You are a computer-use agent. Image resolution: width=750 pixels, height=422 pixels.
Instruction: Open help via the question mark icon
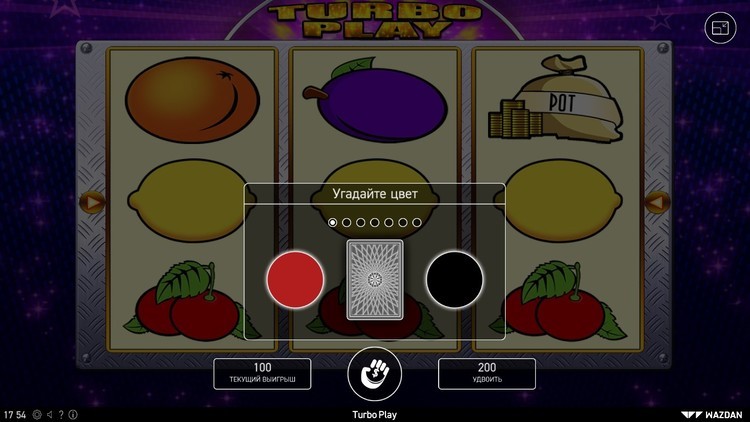[62, 414]
